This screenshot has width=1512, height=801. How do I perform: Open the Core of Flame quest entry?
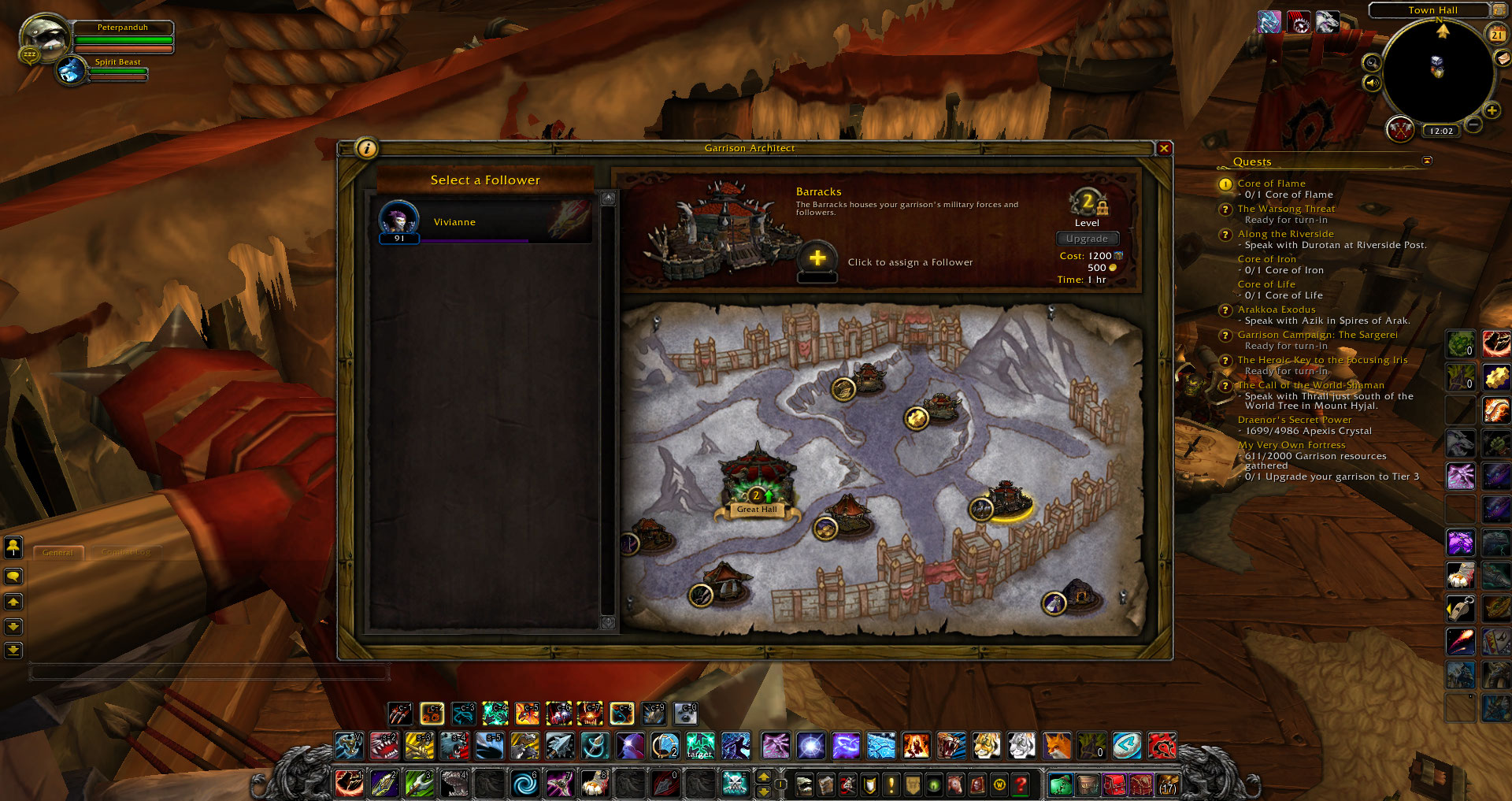pyautogui.click(x=1271, y=184)
